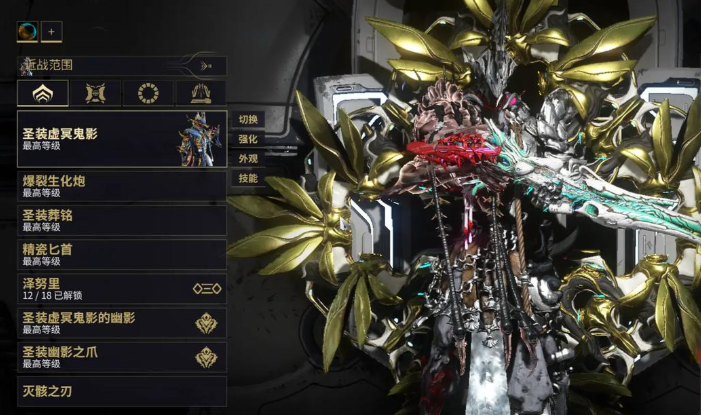Click the 切换 button
The width and height of the screenshot is (701, 415).
(248, 119)
